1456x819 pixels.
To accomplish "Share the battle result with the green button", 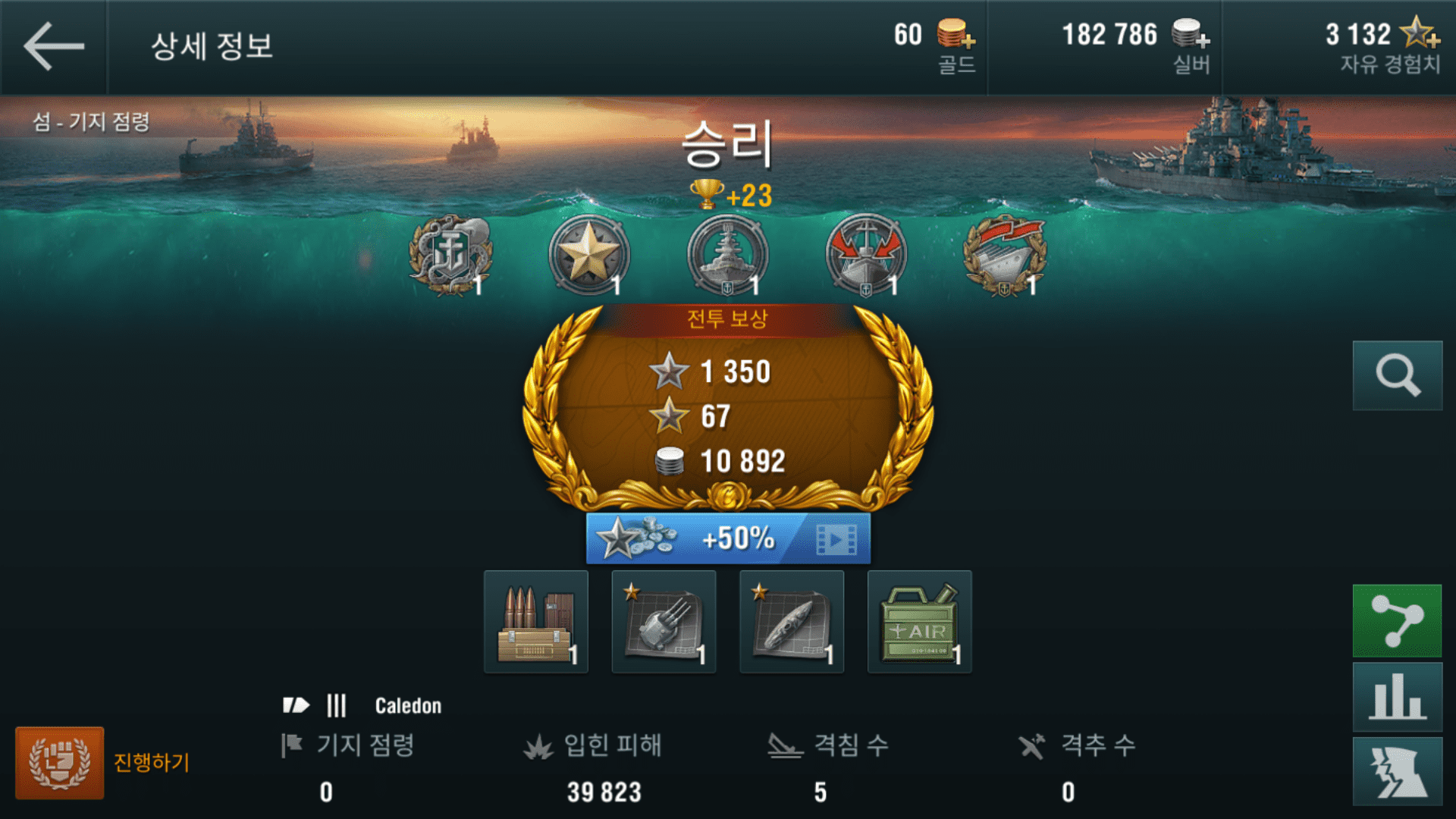I will [x=1397, y=620].
